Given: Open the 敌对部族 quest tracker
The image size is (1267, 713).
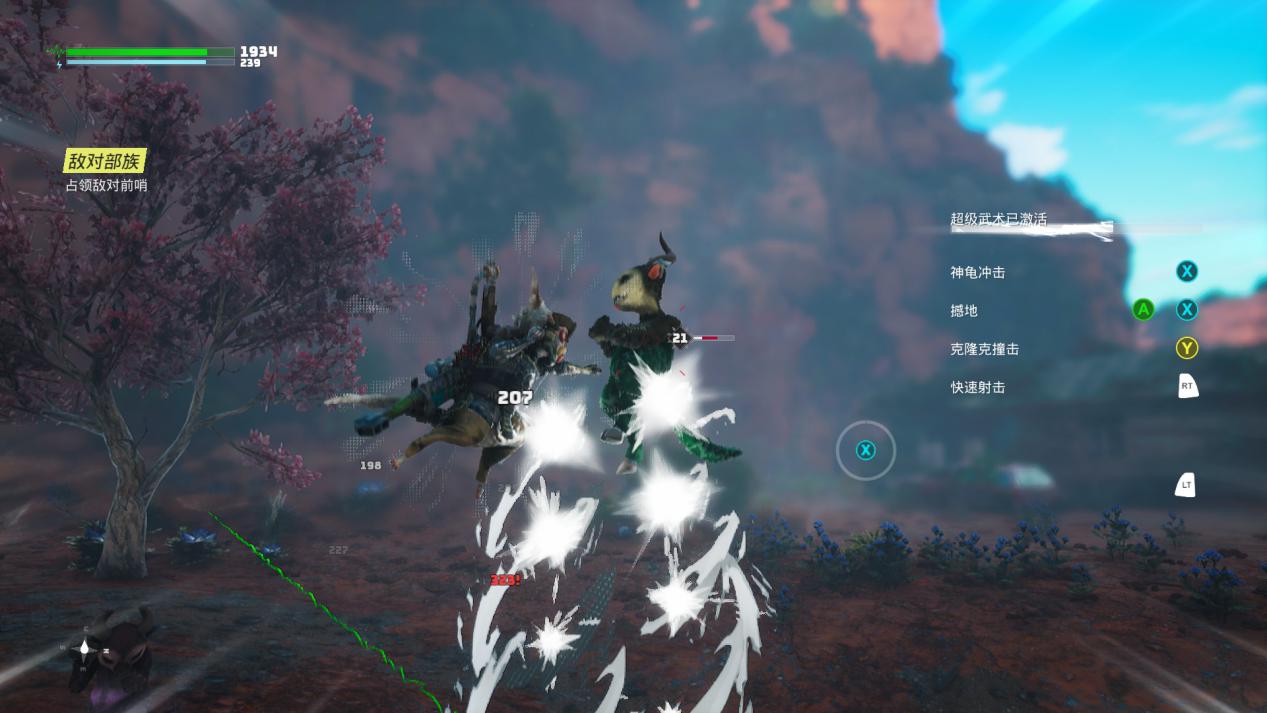Looking at the screenshot, I should tap(105, 161).
